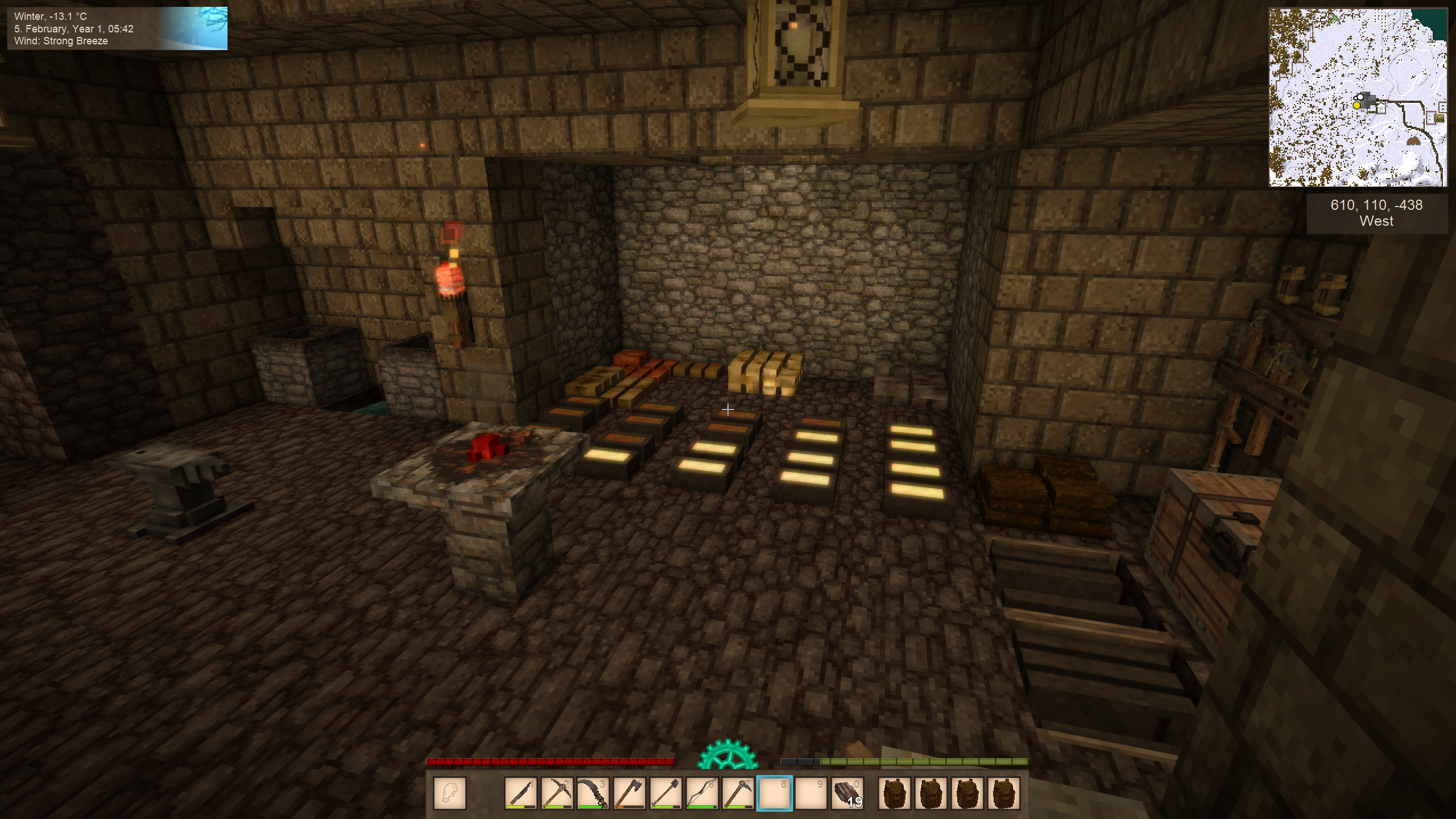Click the house marker on the minimap
Viewport: 1456px width, 819px height.
tap(1380, 108)
